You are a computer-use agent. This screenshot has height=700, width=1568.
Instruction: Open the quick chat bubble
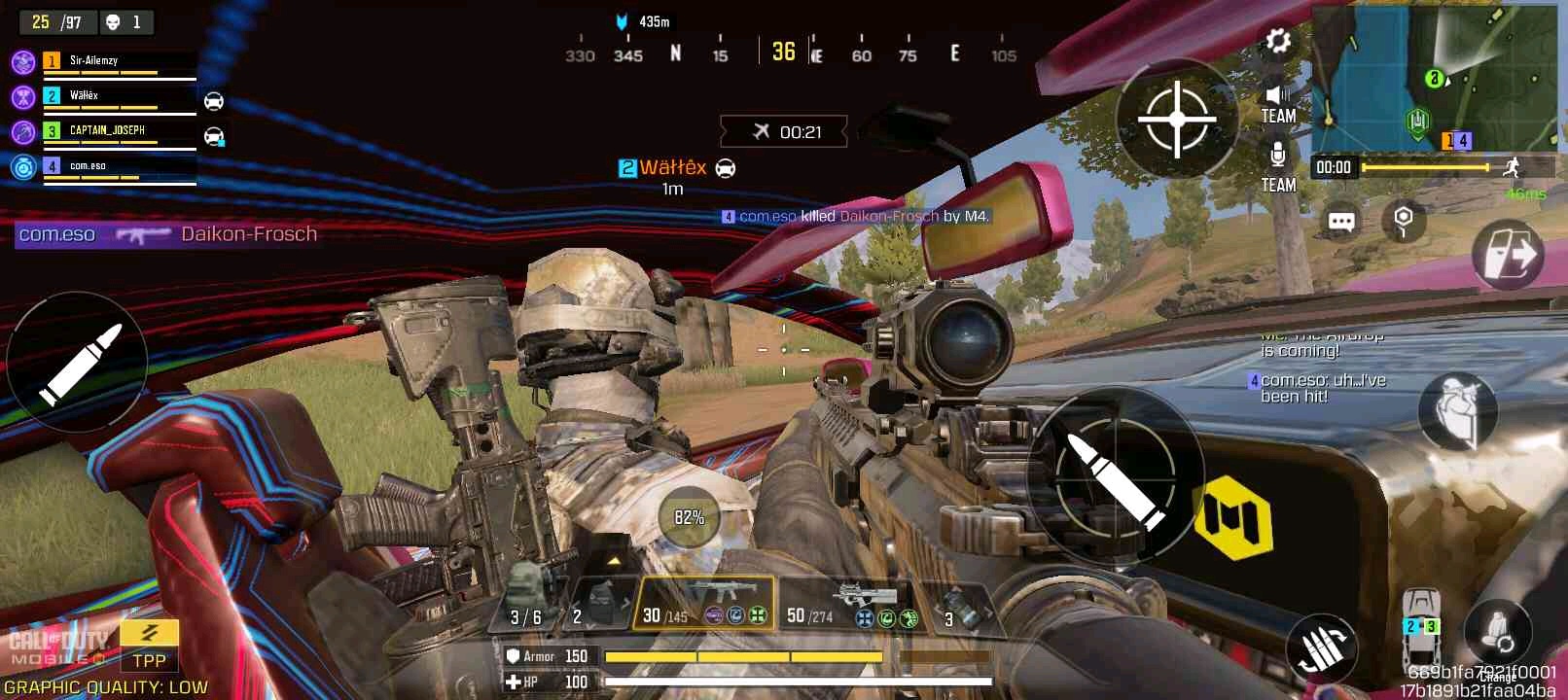[1340, 223]
